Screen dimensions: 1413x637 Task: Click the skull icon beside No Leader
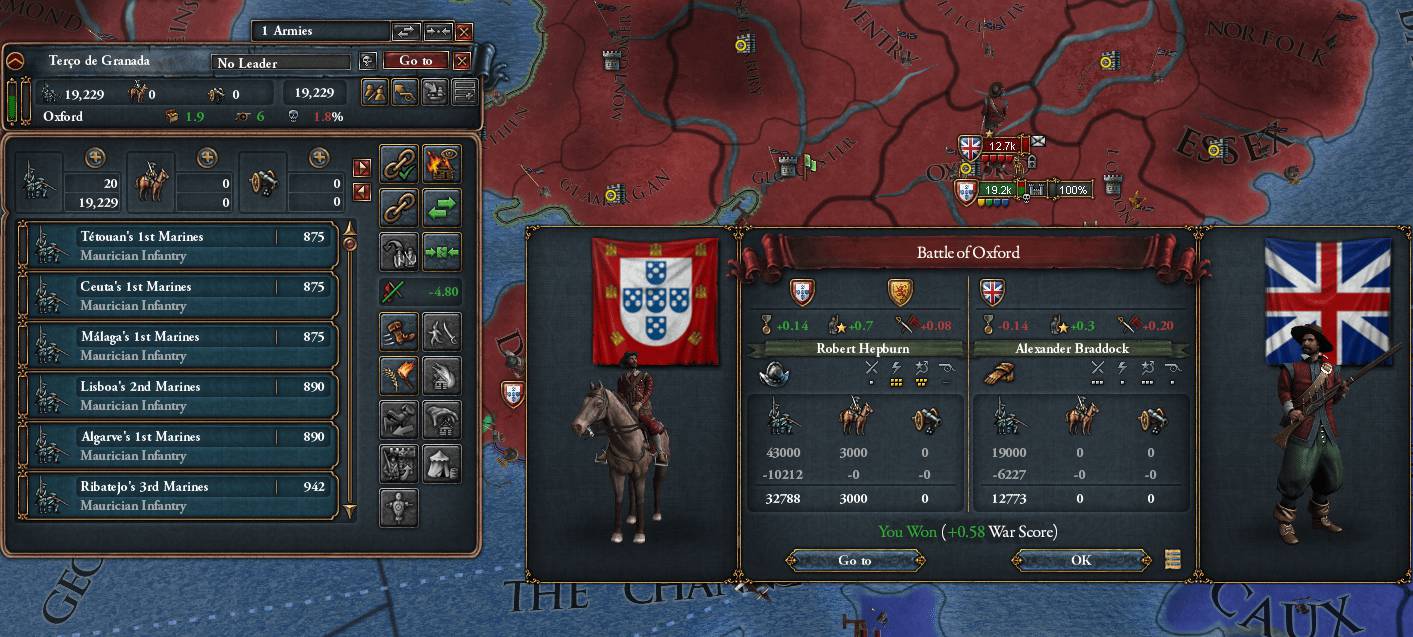click(368, 61)
